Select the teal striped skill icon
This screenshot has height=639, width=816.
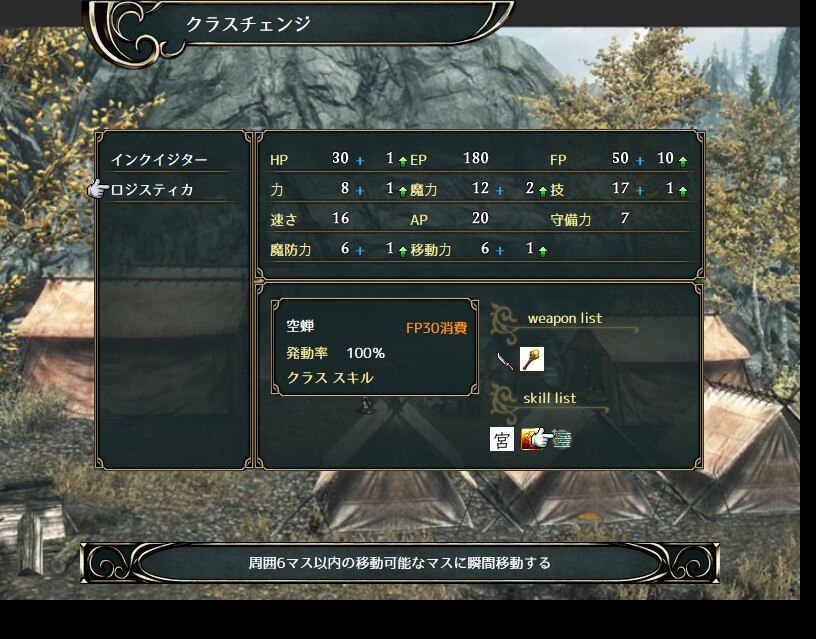(562, 438)
